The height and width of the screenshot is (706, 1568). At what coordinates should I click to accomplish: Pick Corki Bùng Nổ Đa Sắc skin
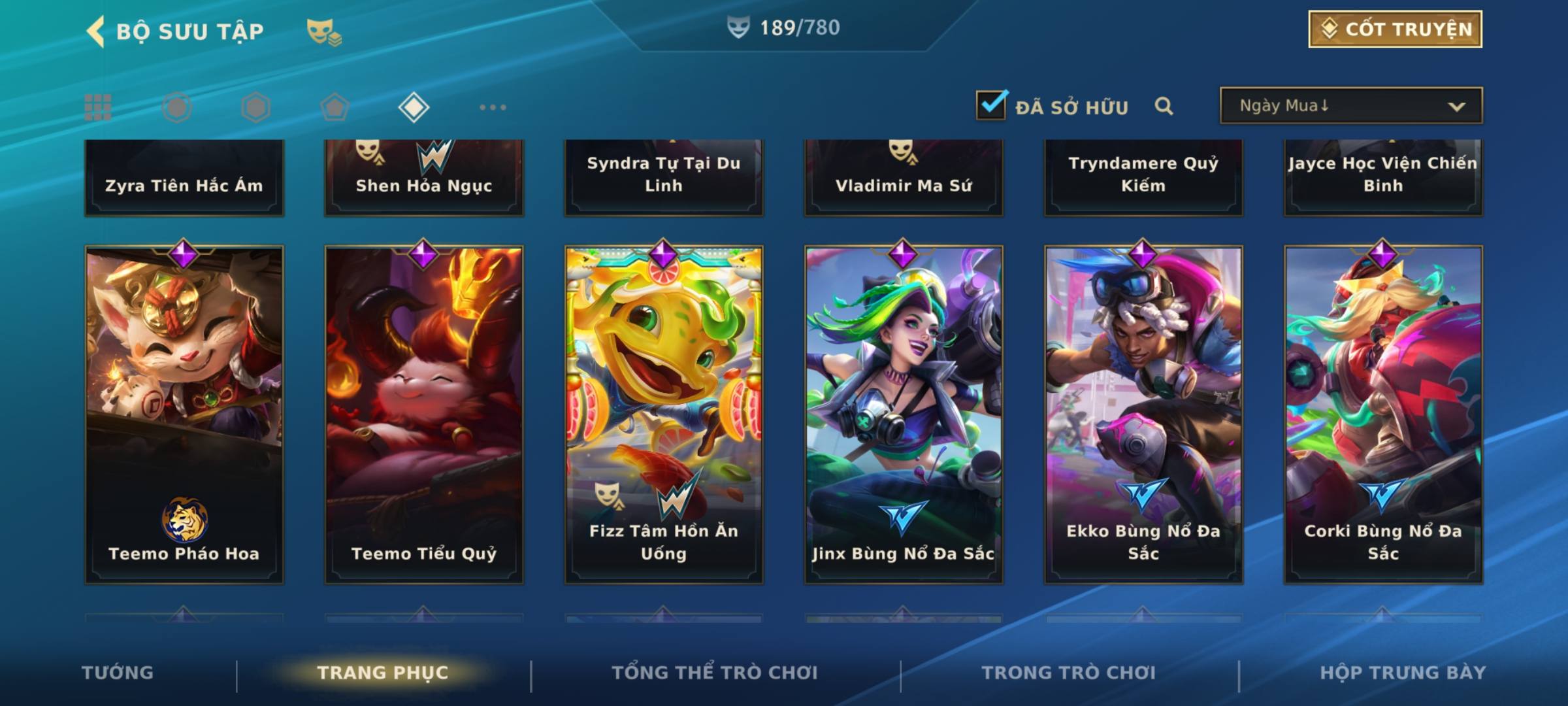point(1383,414)
